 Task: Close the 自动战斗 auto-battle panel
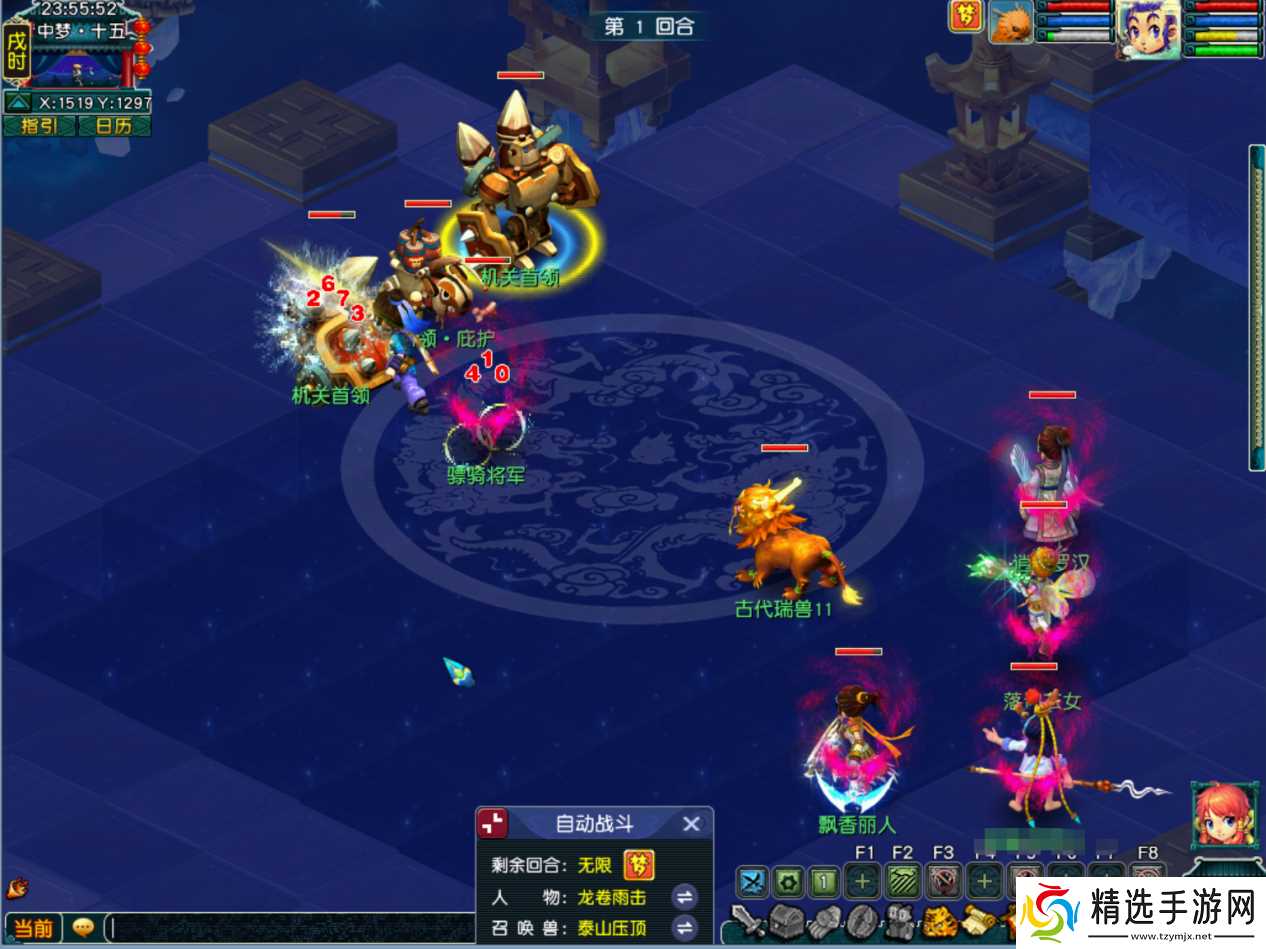[x=691, y=824]
